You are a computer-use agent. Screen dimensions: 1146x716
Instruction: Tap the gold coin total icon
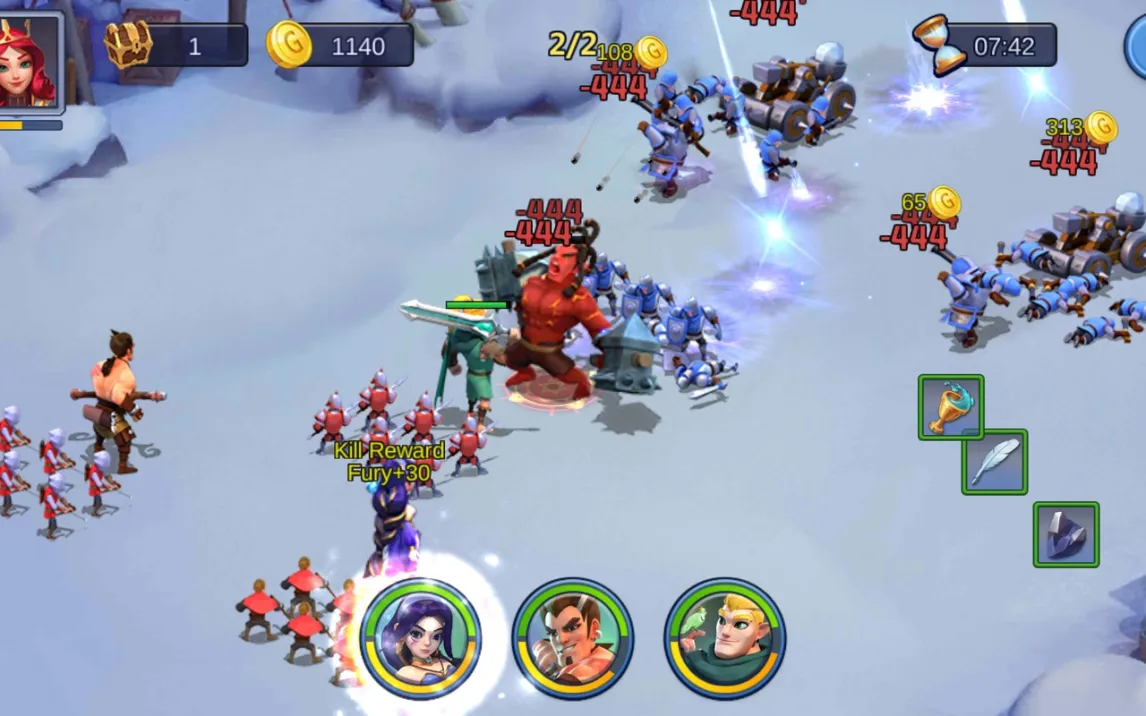pos(289,44)
